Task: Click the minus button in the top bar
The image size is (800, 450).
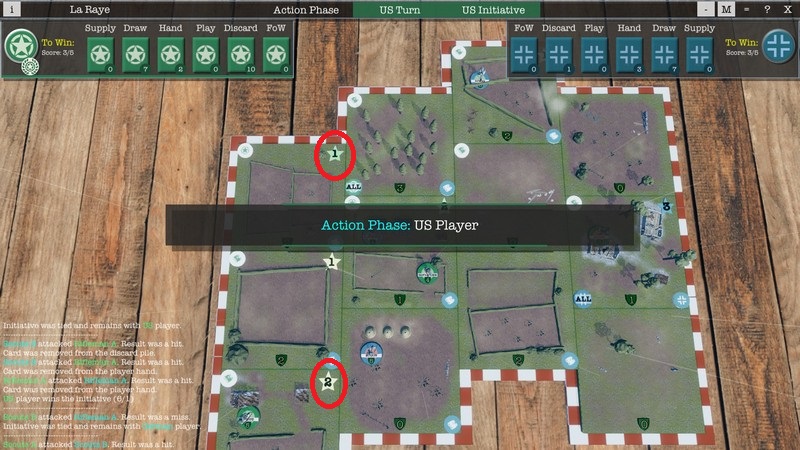Action: (x=707, y=9)
